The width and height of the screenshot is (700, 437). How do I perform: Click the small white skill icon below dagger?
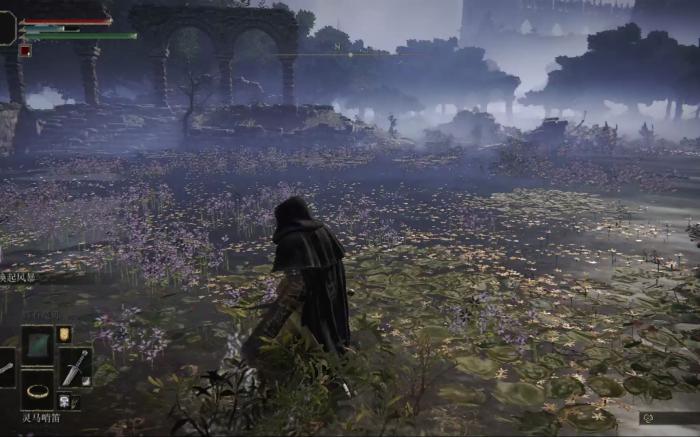coord(64,401)
